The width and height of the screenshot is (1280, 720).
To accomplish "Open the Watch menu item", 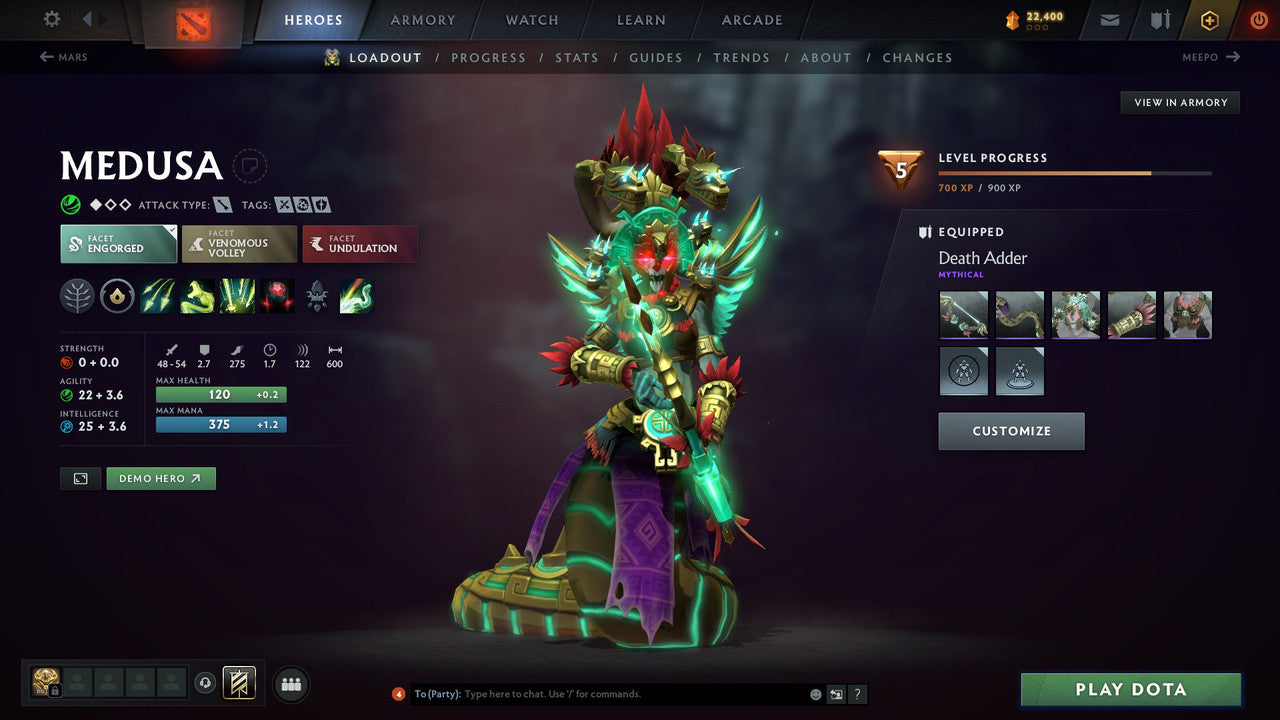I will (531, 19).
